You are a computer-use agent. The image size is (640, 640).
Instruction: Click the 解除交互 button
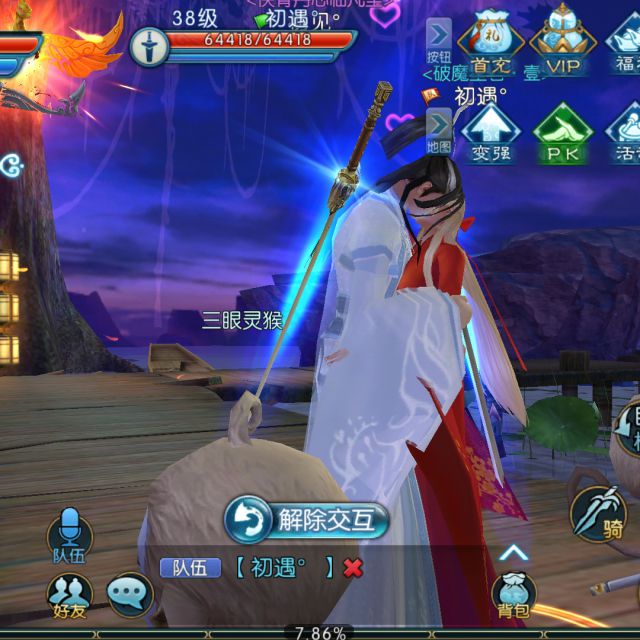point(306,520)
